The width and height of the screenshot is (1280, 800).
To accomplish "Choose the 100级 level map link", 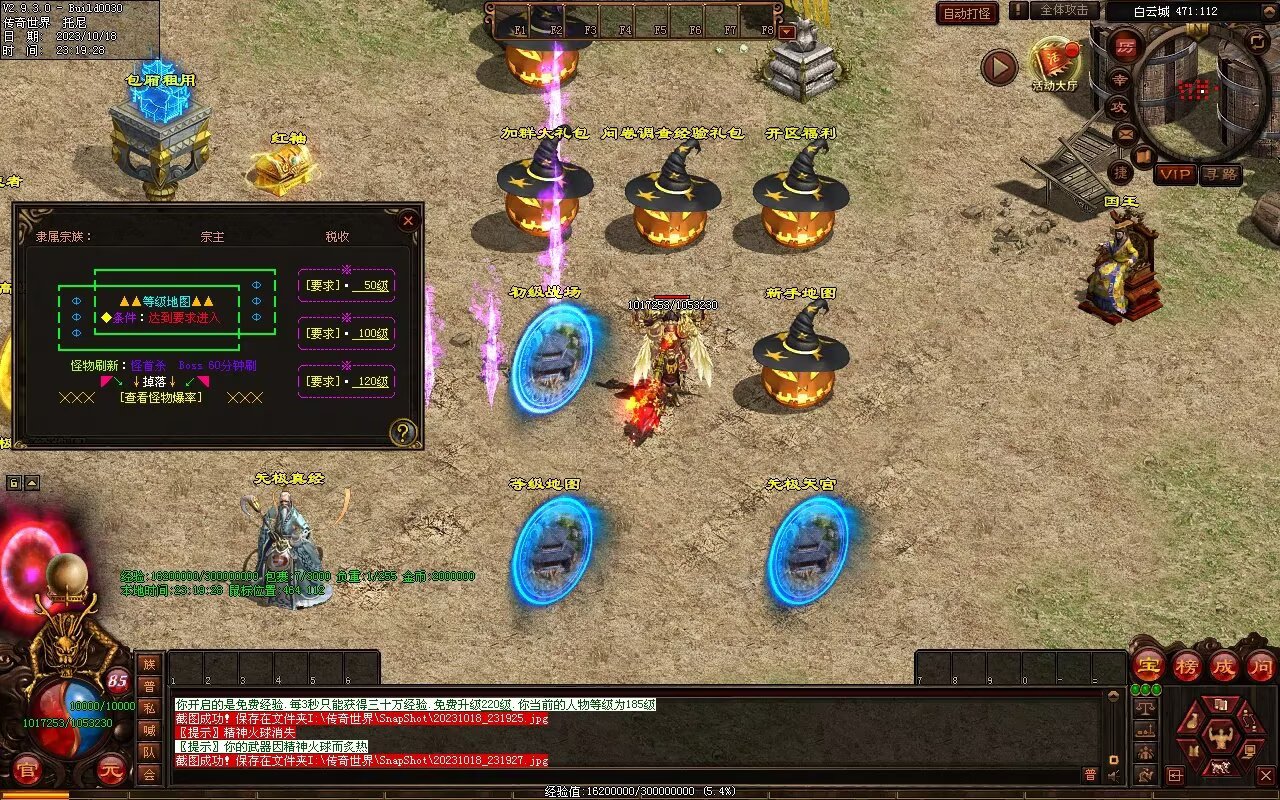I will click(370, 333).
